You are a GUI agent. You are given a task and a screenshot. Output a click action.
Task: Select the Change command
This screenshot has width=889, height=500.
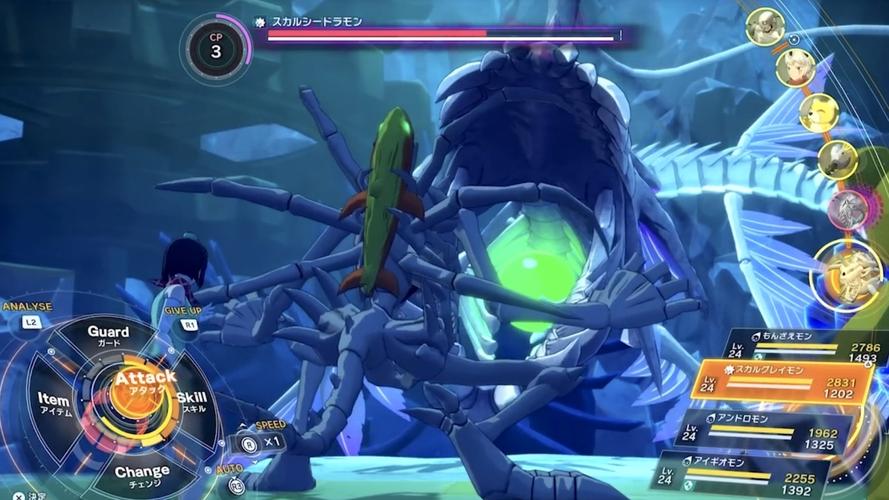pyautogui.click(x=141, y=473)
